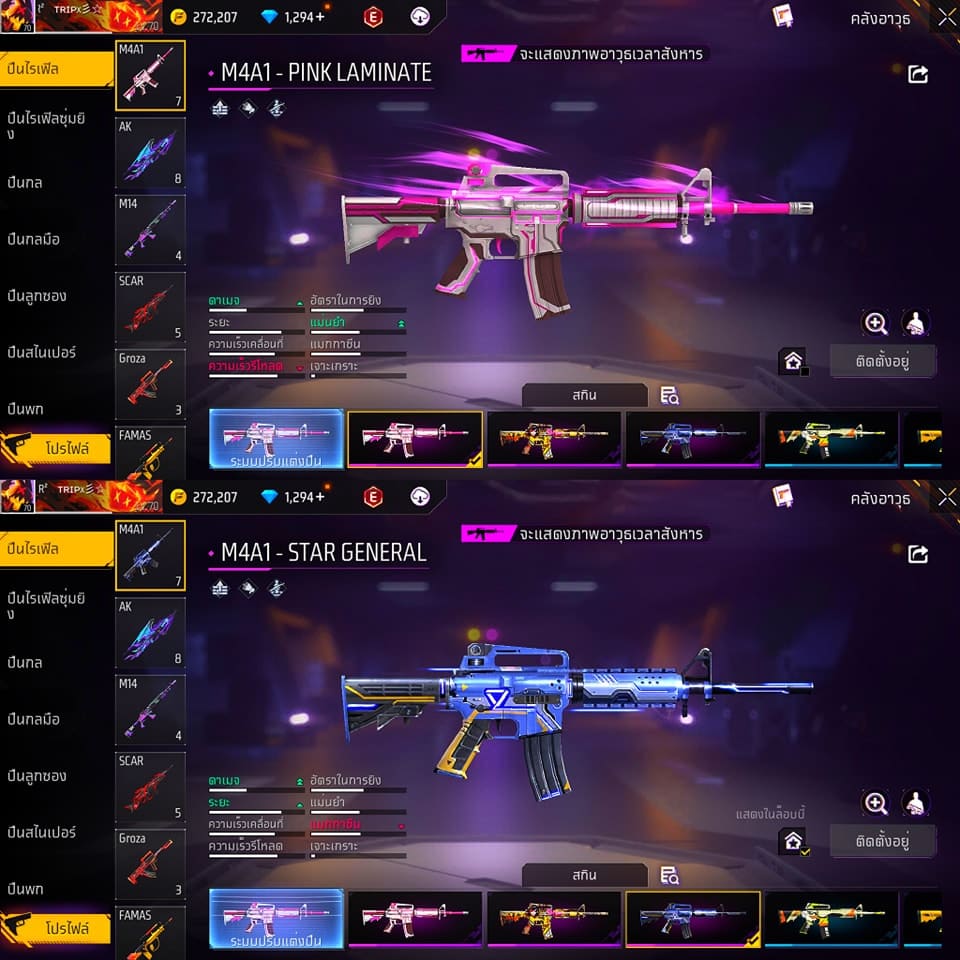Toggle the lobby display house icon on Star General screen
The height and width of the screenshot is (960, 960).
[x=793, y=841]
